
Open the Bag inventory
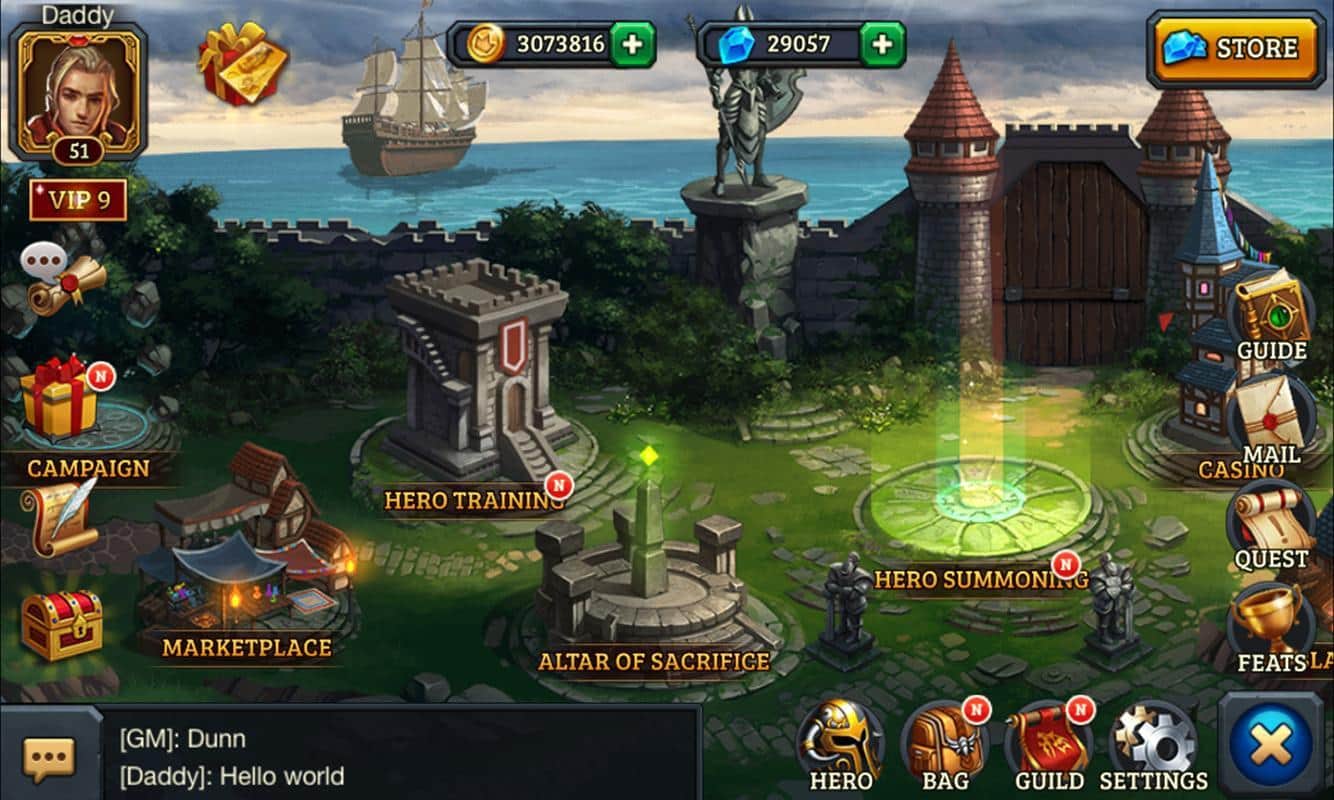click(x=944, y=747)
